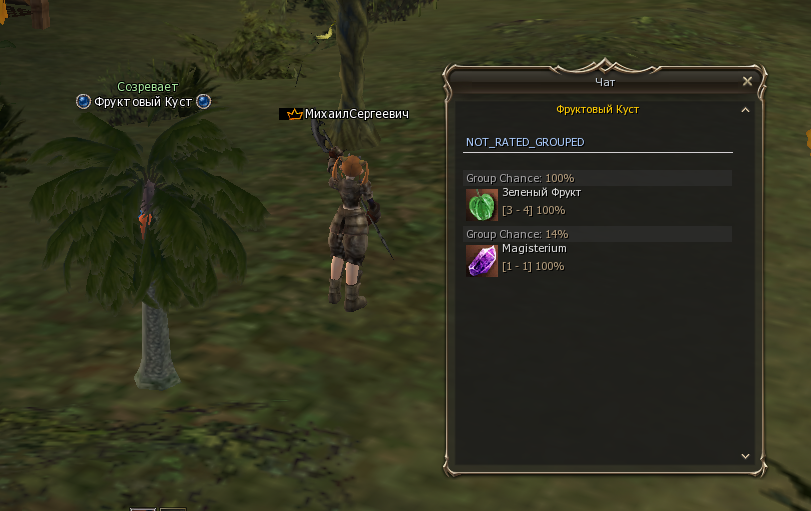Select the Magisterium crystal icon
Viewport: 811px width, 511px height.
[x=482, y=260]
